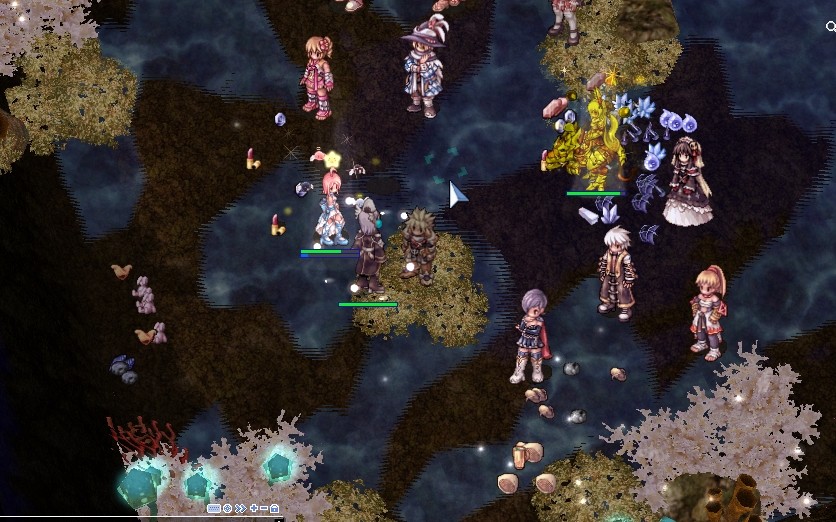Toggle the padlock icon in the bottom bar
The width and height of the screenshot is (836, 522).
click(274, 508)
